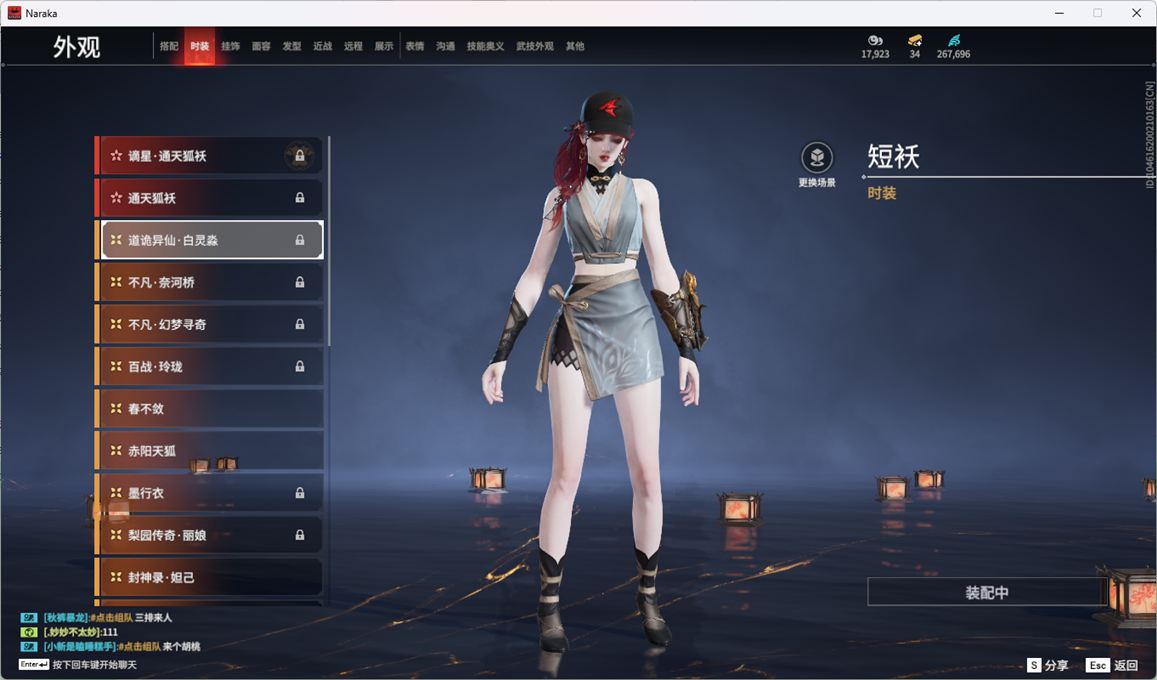Viewport: 1157px width, 680px height.
Task: Click the 更换场景 change scene icon
Action: tap(817, 158)
